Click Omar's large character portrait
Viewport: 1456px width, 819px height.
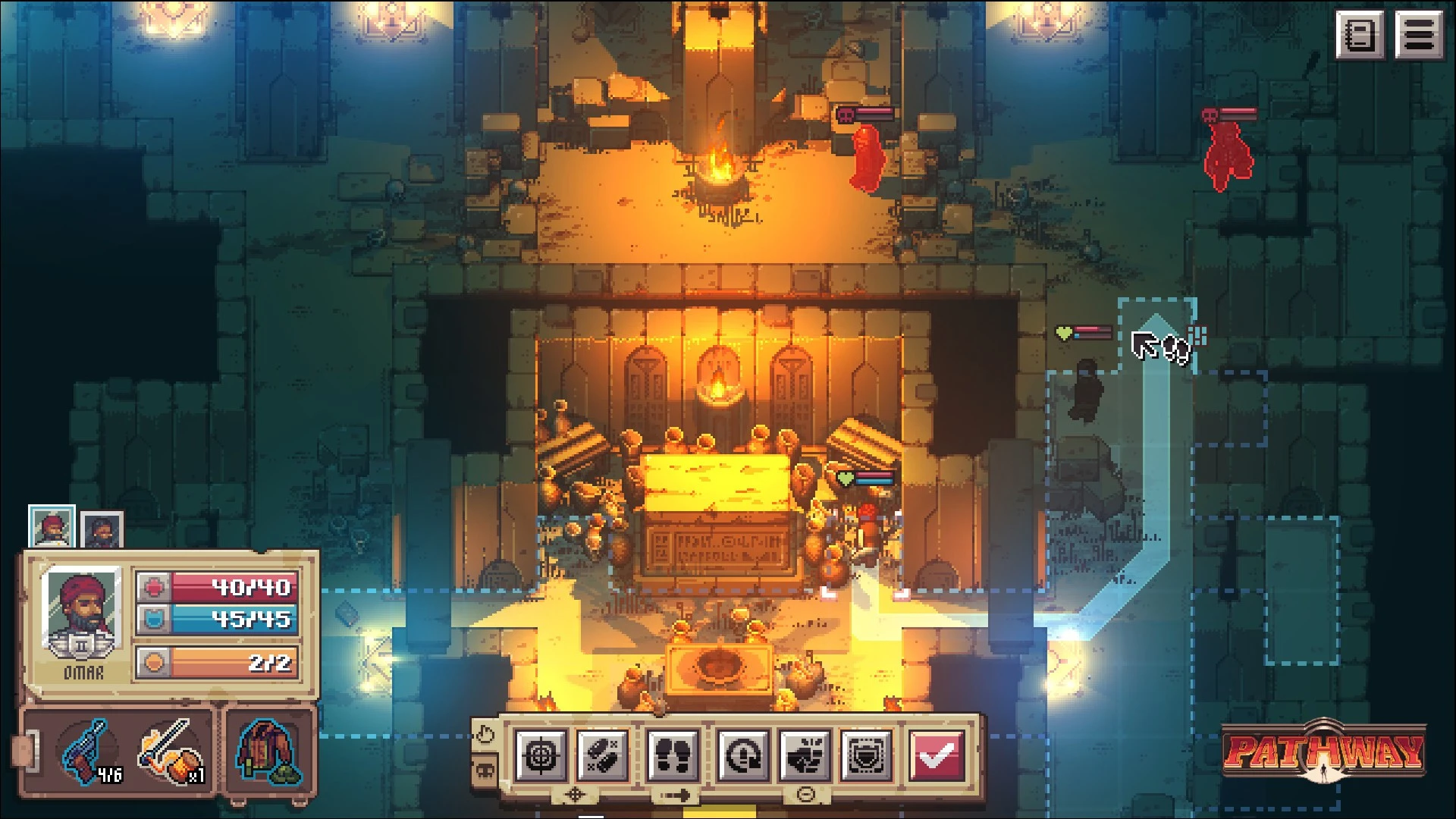[x=81, y=611]
